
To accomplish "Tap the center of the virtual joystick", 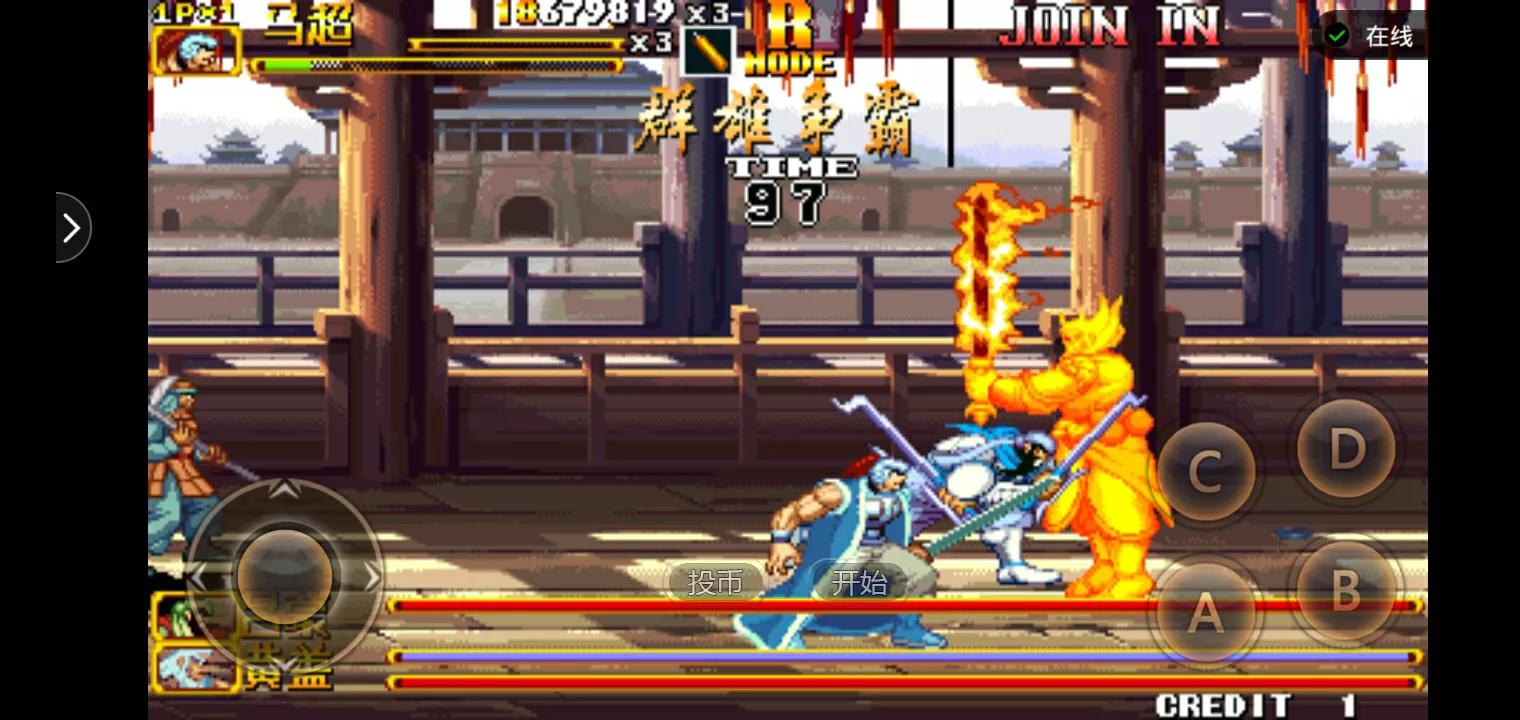I will click(x=283, y=577).
